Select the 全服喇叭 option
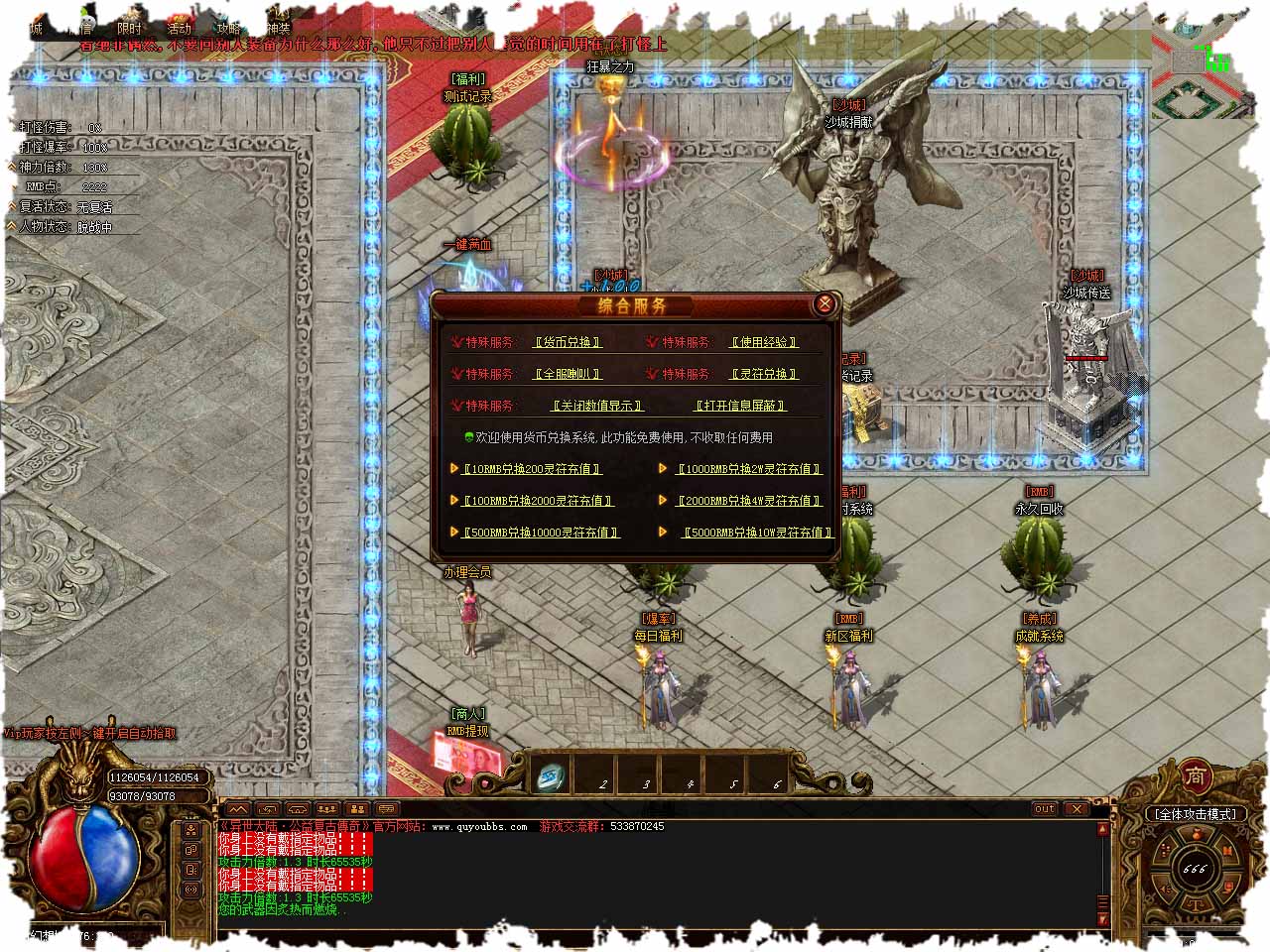The image size is (1270, 952). click(568, 374)
